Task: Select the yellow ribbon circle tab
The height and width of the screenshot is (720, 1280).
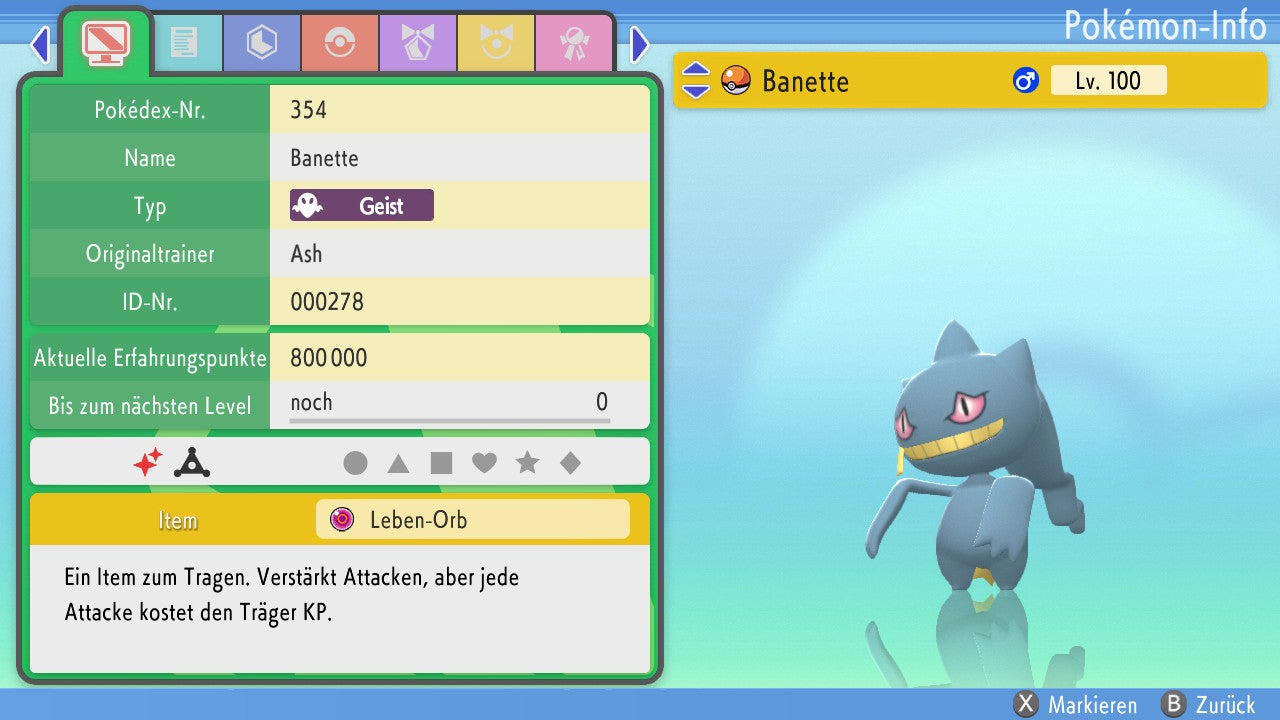Action: coord(495,43)
